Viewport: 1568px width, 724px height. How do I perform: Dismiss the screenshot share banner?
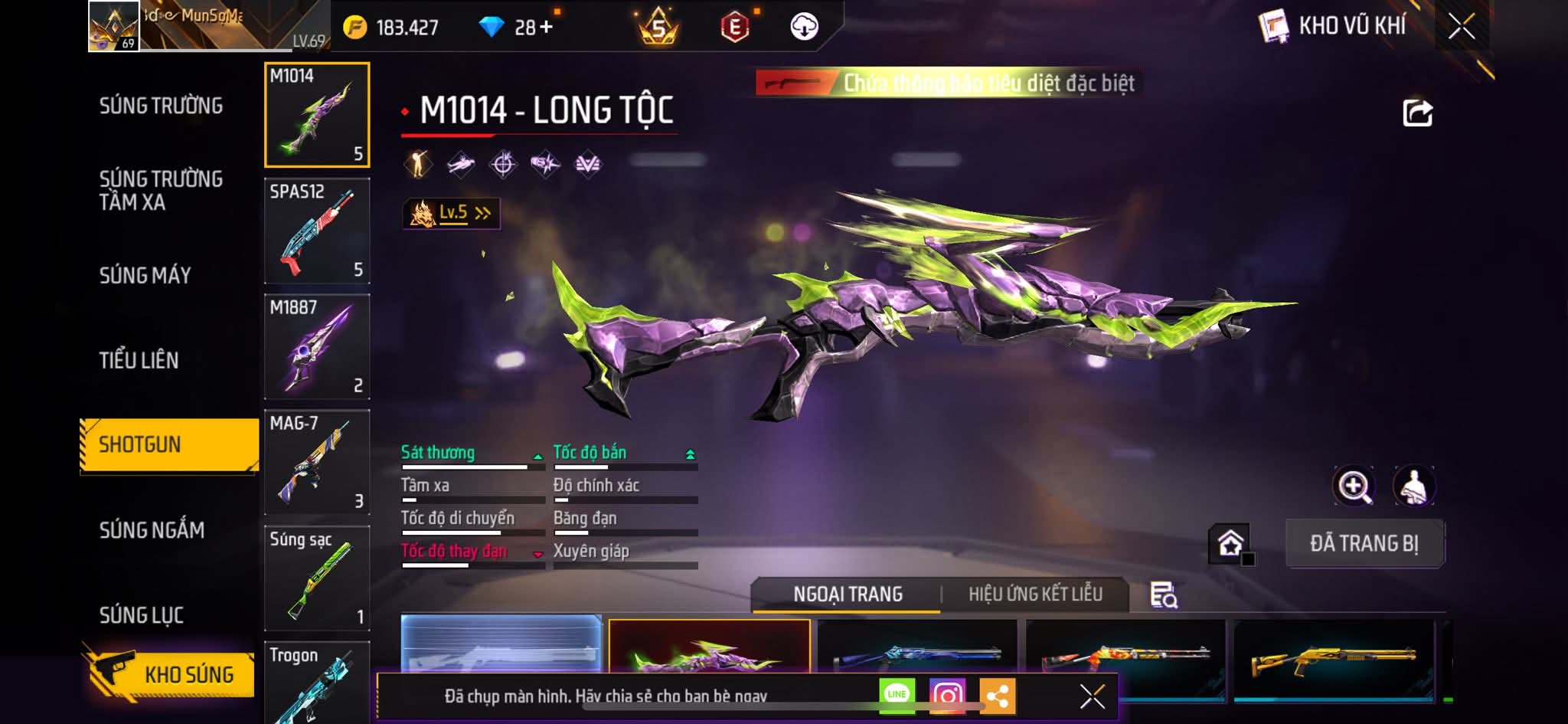click(x=1092, y=696)
